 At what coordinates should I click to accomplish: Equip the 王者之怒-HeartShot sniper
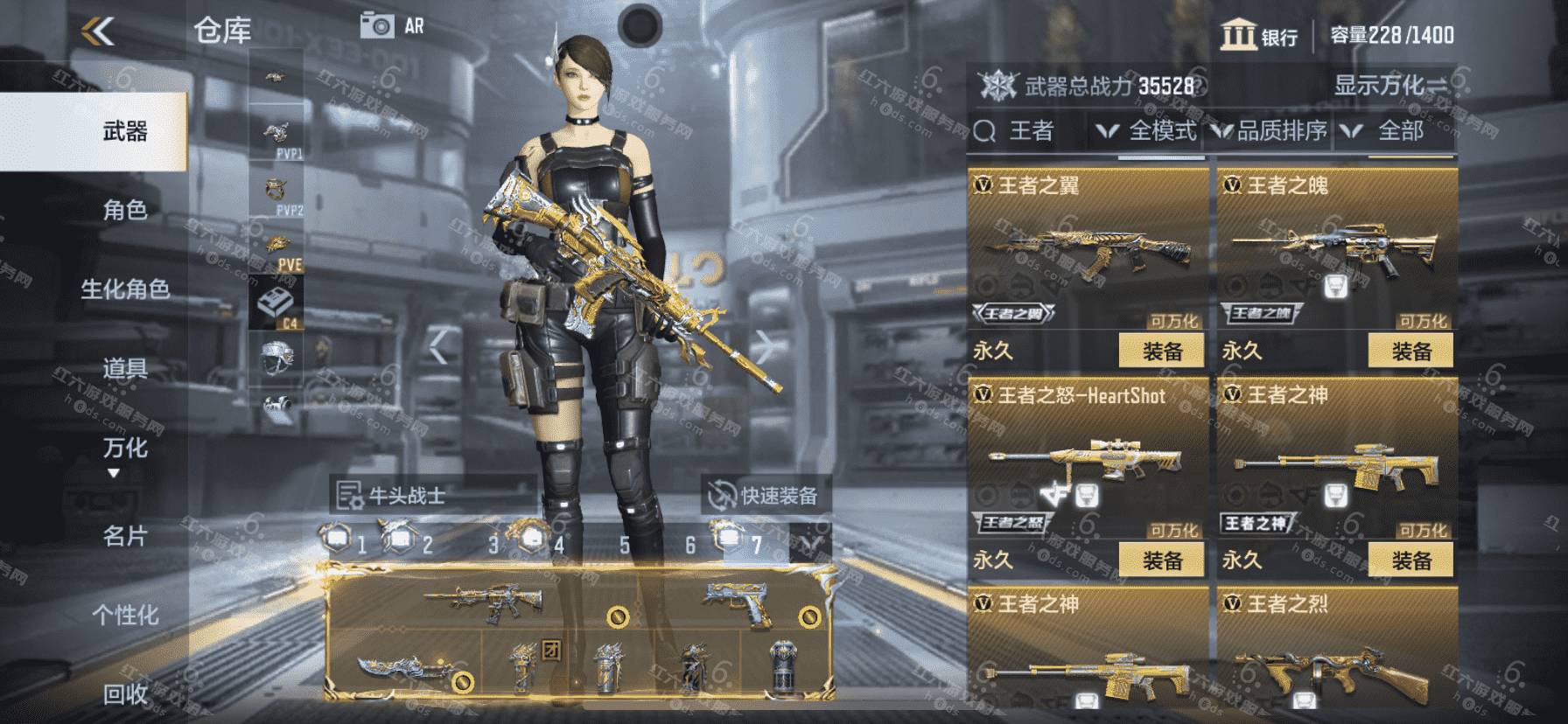(1162, 560)
